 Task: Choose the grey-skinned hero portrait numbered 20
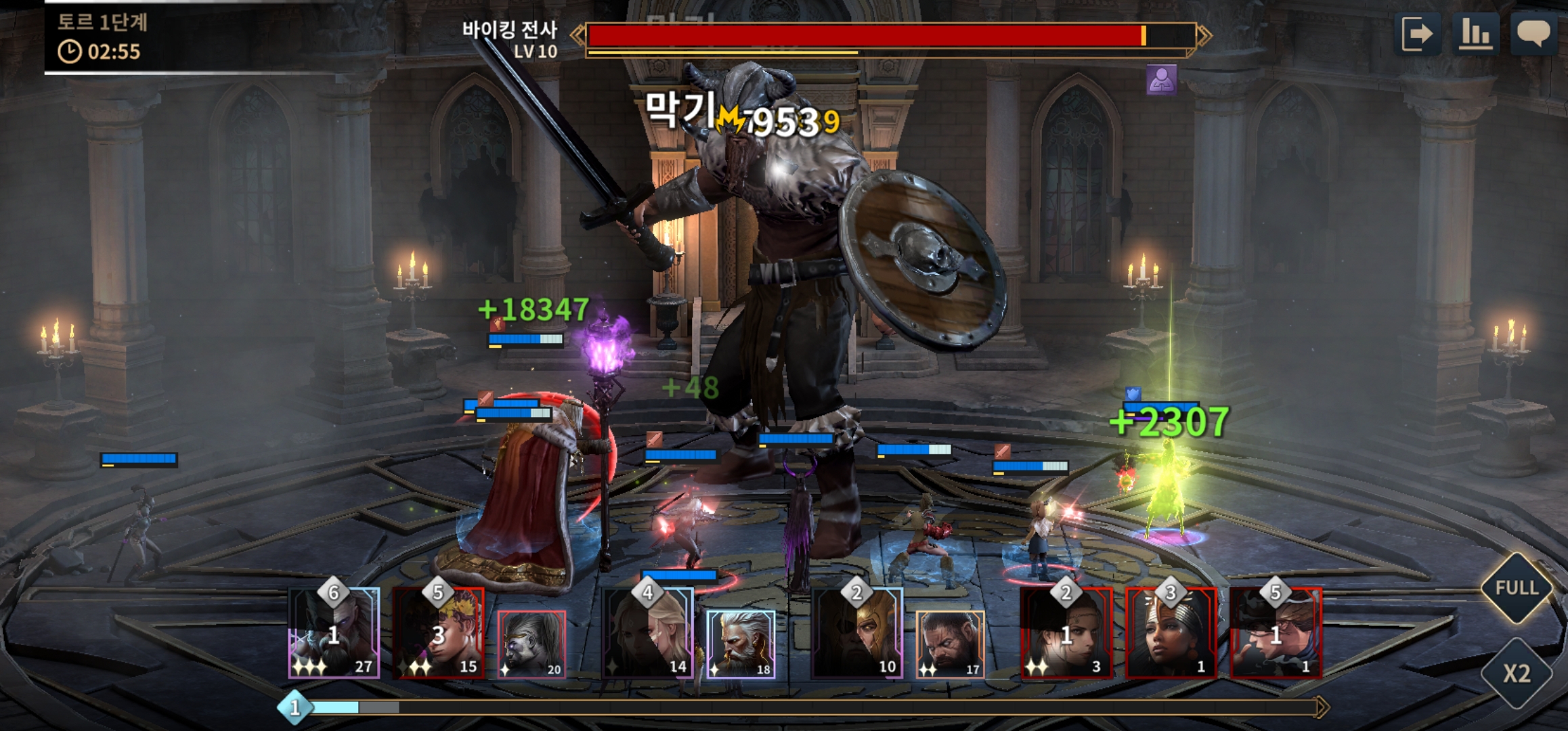(x=531, y=644)
